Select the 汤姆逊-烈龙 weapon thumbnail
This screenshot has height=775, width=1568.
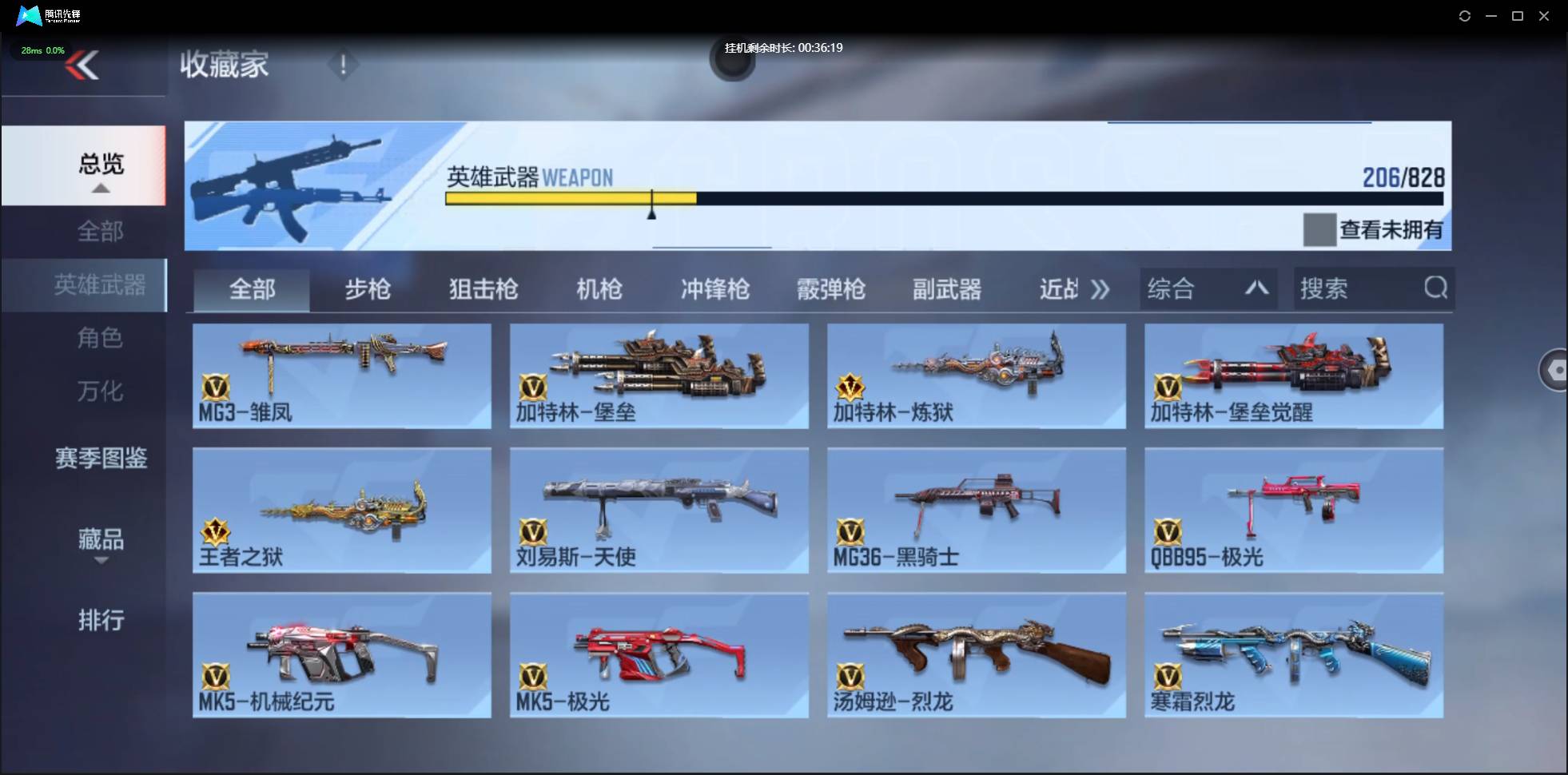coord(976,651)
